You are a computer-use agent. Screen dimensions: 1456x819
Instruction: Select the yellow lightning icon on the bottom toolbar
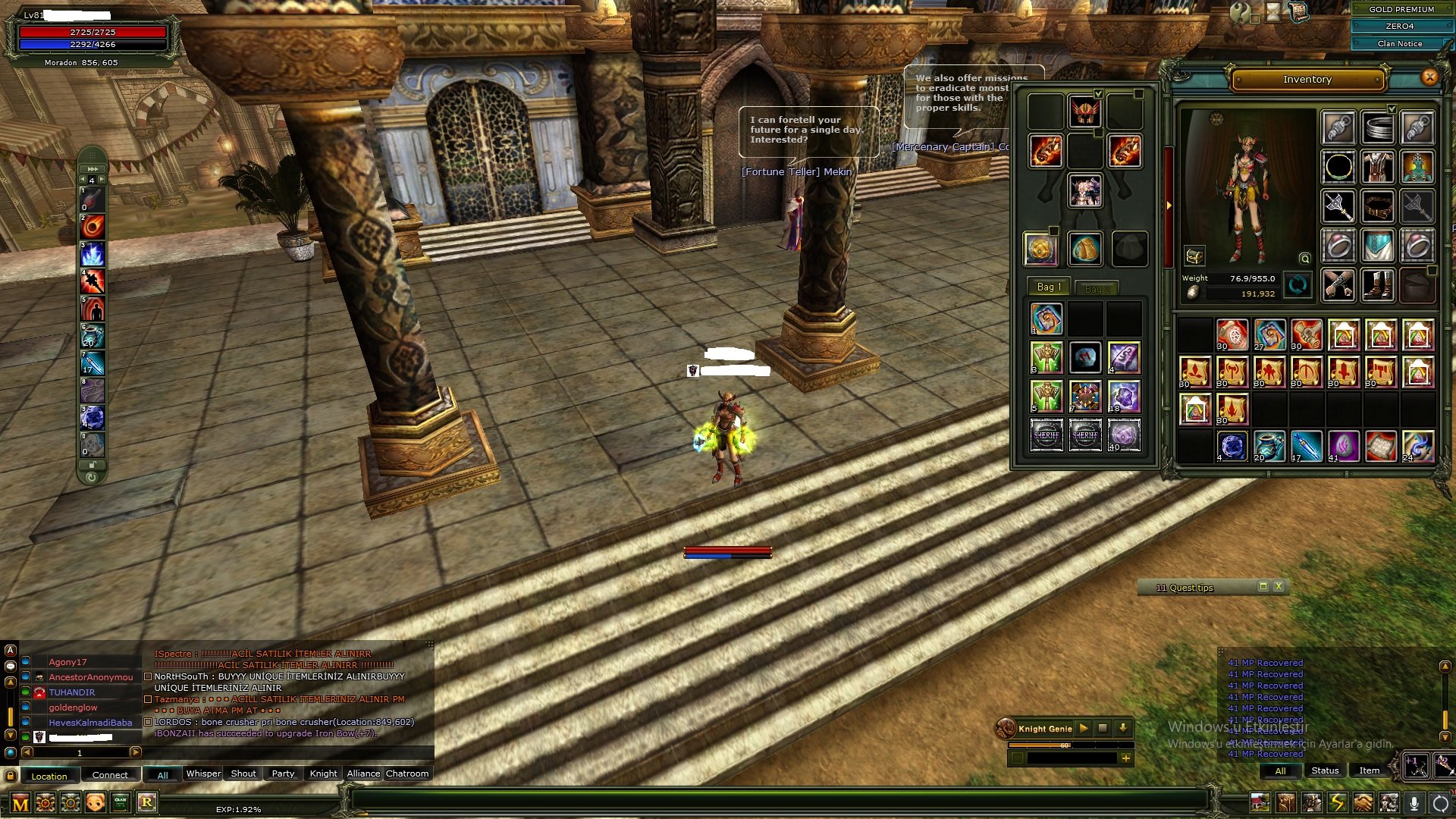click(1336, 803)
